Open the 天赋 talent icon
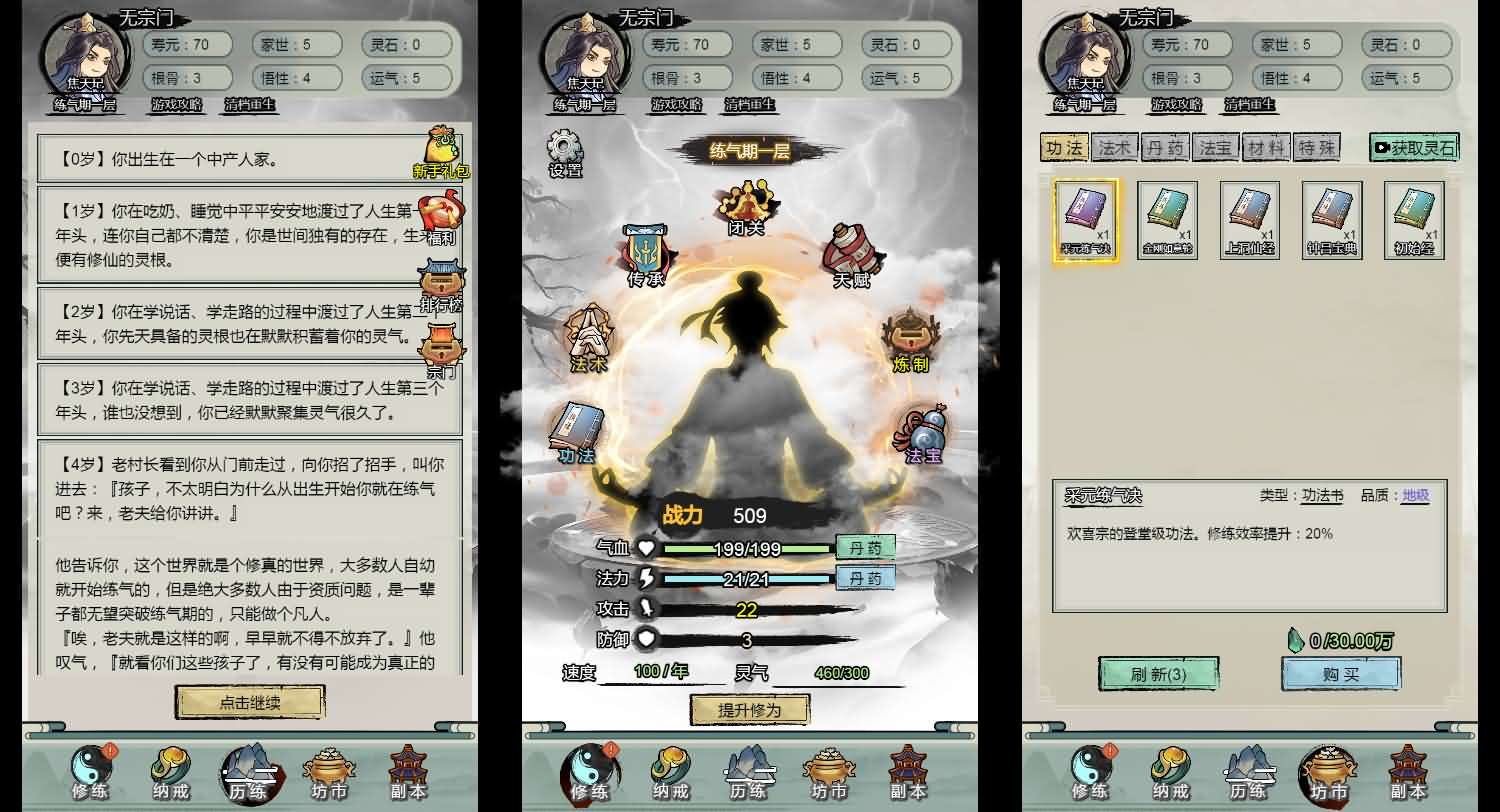Screen dimensions: 1500x812 click(x=851, y=250)
